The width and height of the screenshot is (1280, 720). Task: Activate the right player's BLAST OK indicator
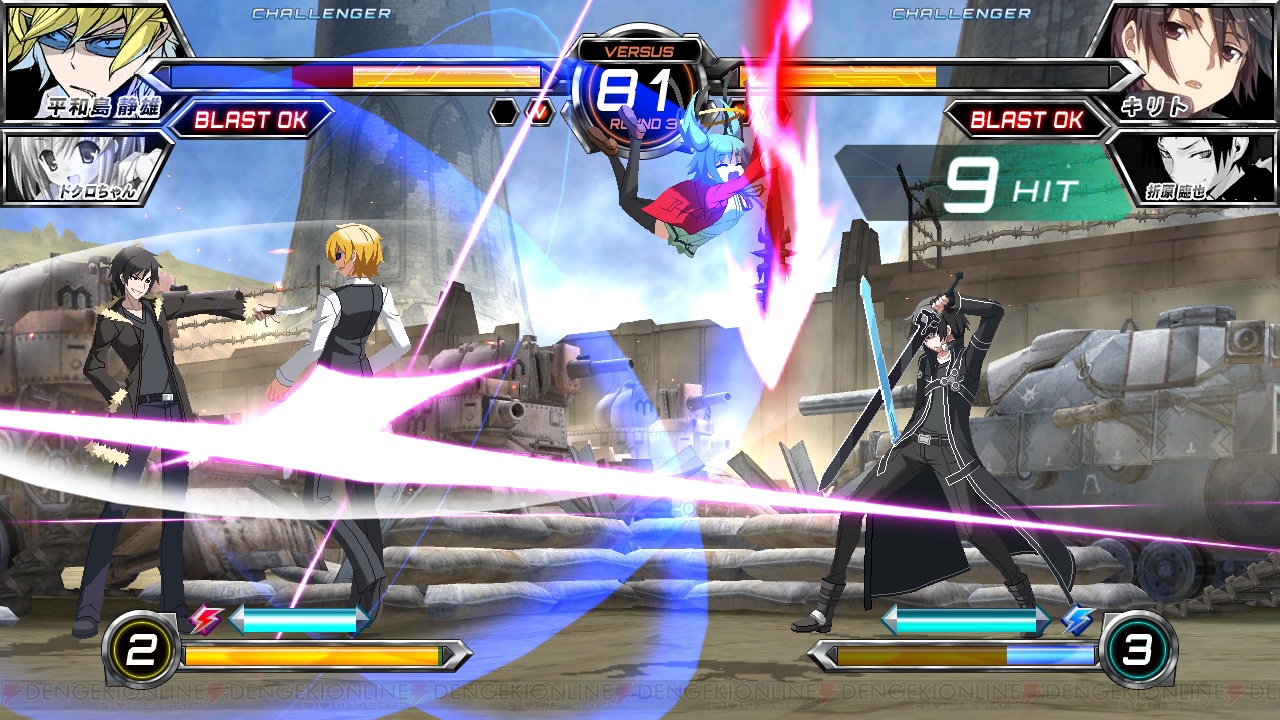pos(1027,121)
